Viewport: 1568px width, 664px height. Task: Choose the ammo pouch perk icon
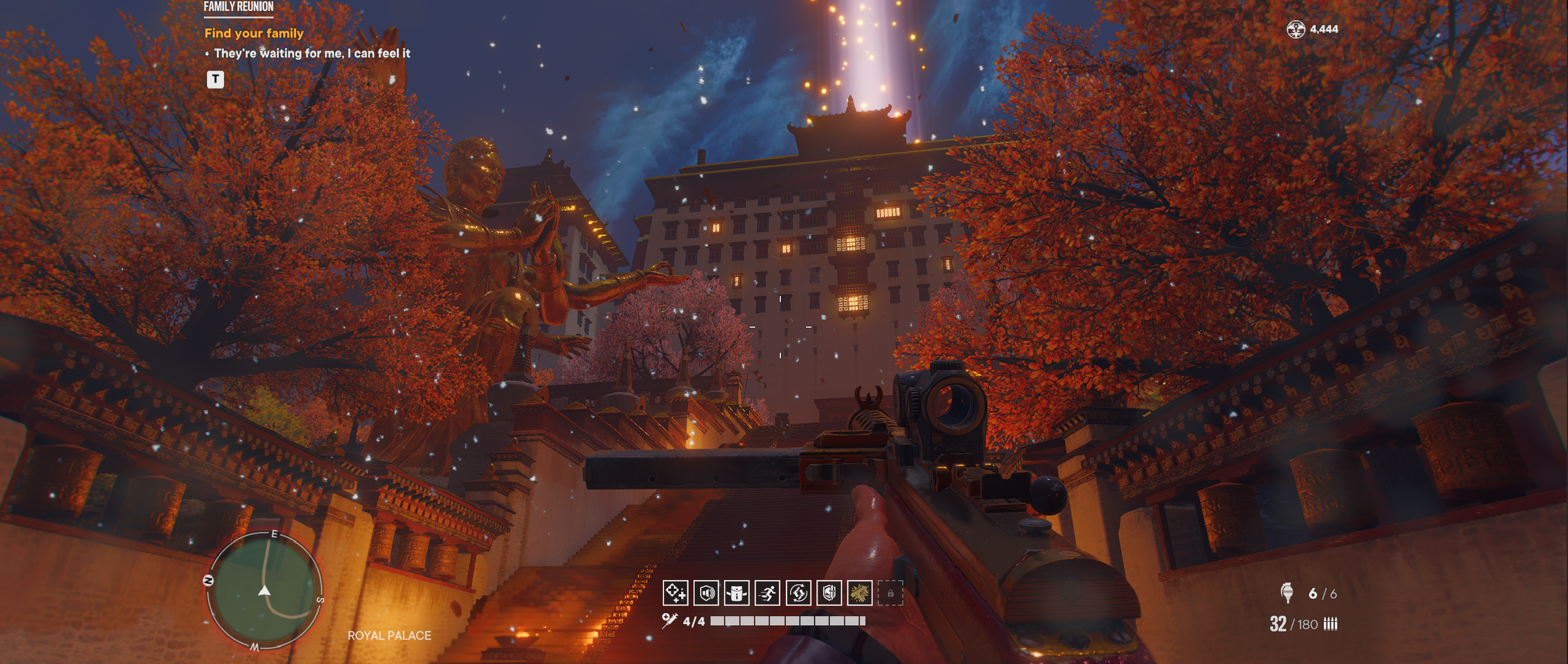coord(737,593)
